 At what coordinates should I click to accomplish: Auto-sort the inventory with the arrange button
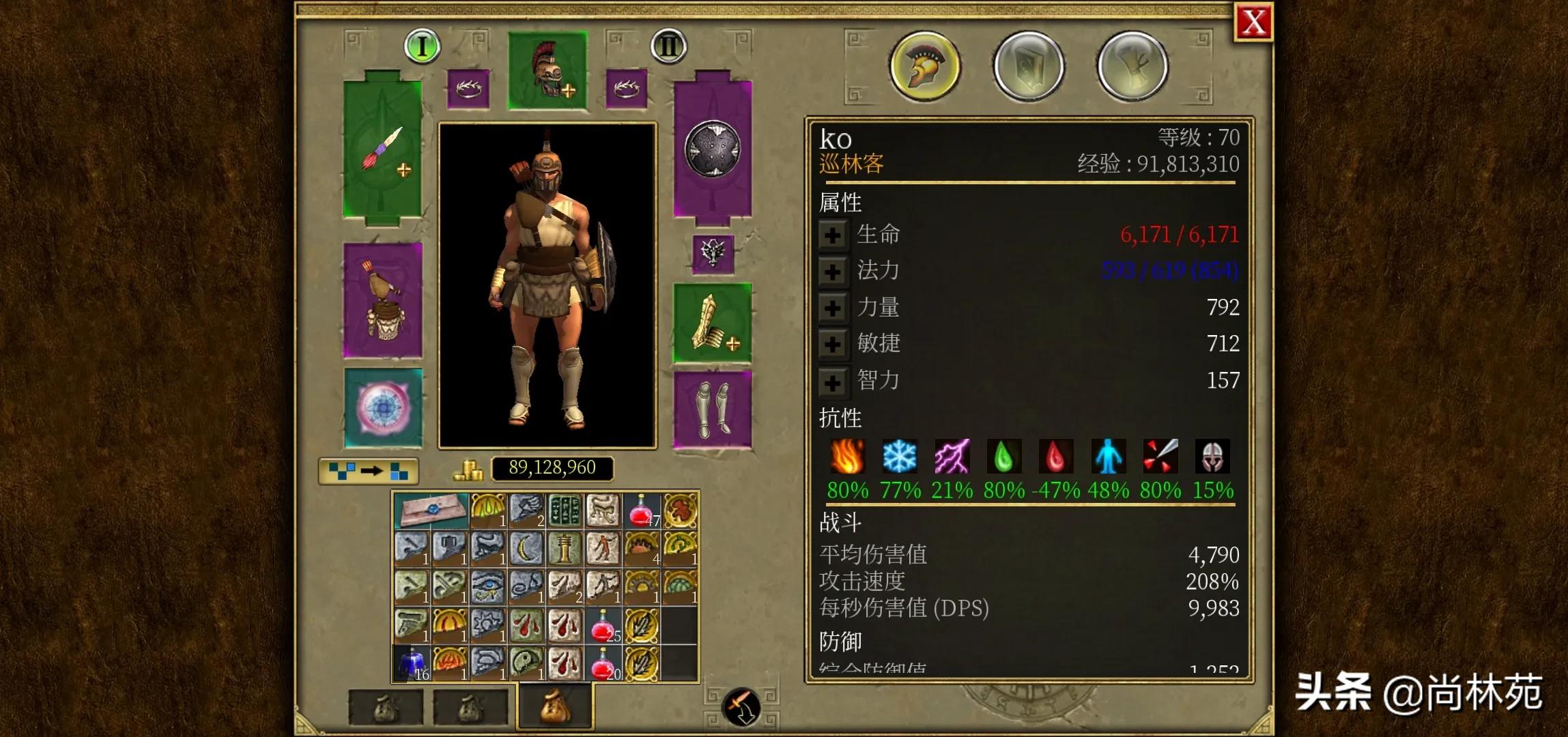pos(369,471)
